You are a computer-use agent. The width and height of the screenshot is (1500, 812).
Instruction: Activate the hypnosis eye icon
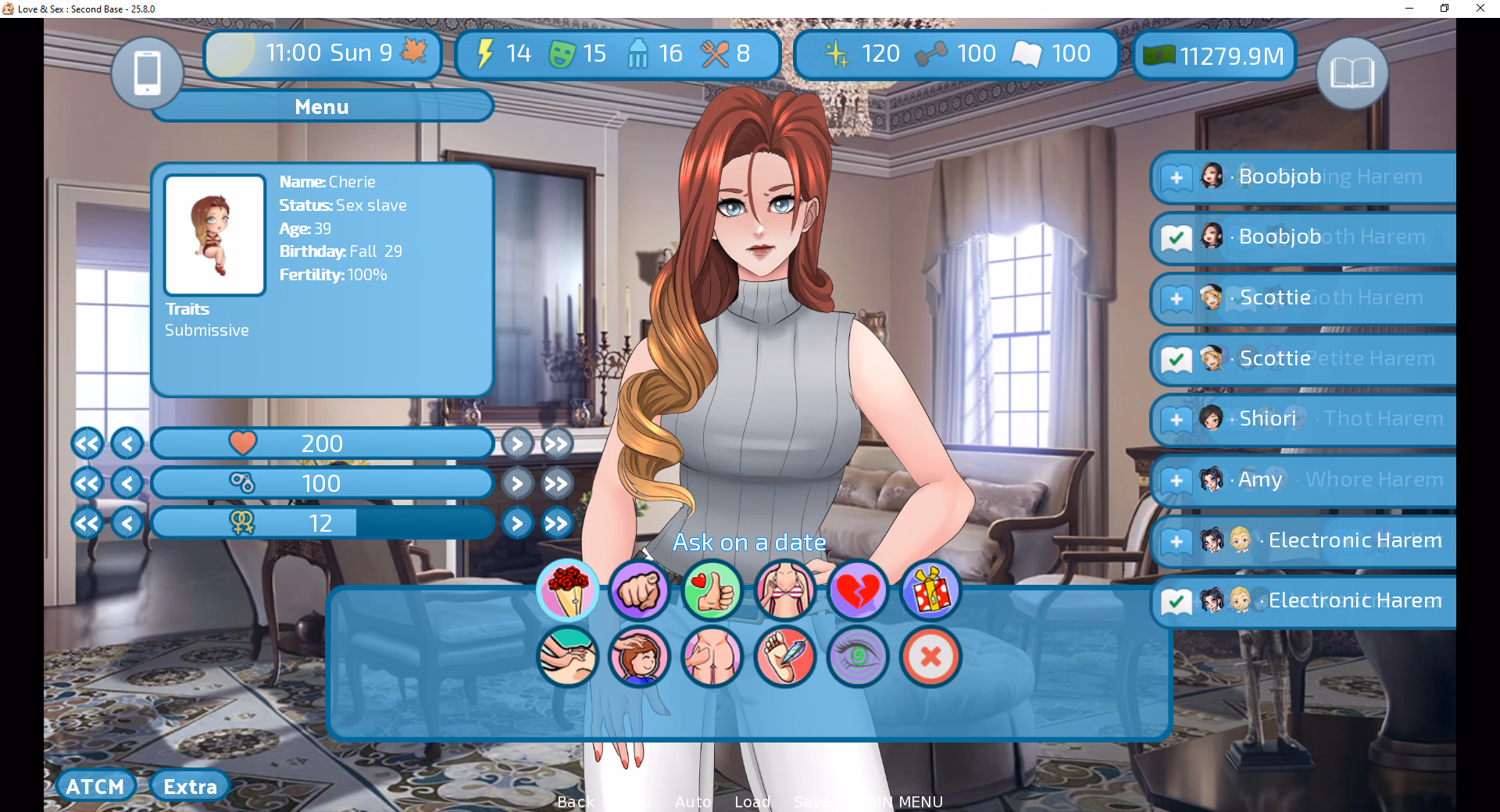coord(858,657)
